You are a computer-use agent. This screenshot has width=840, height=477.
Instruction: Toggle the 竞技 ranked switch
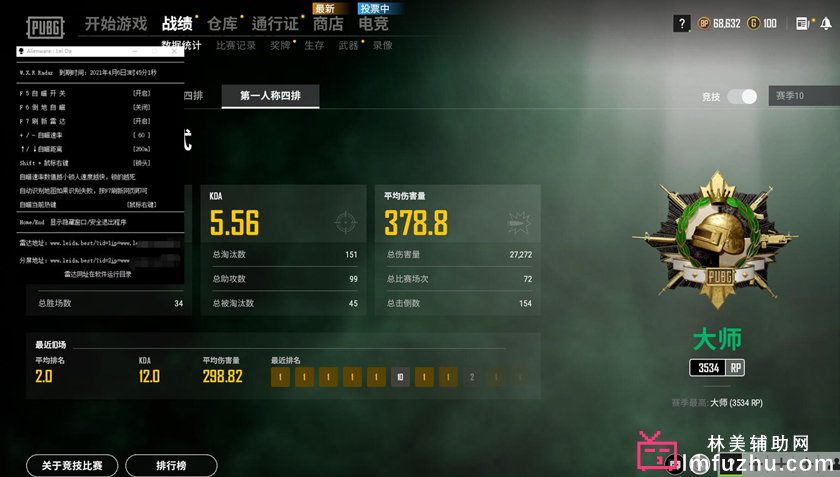tap(742, 97)
